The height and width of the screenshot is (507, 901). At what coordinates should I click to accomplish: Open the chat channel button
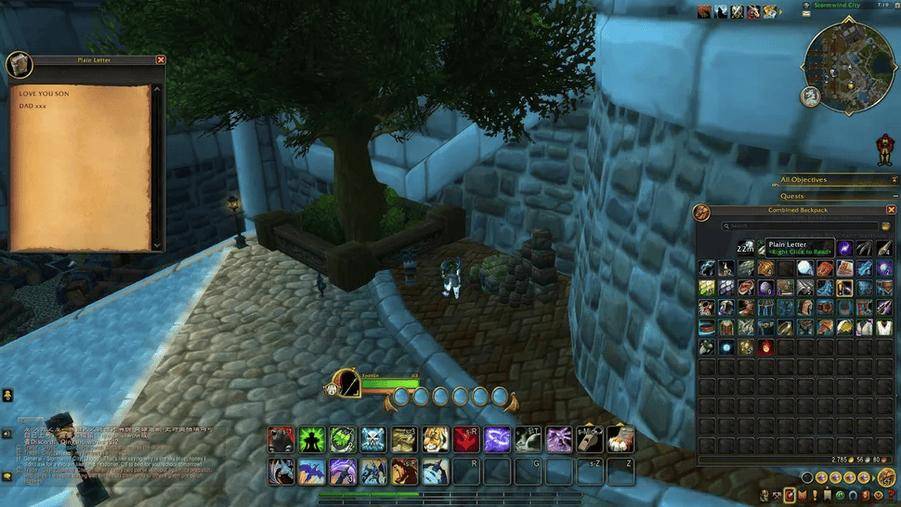click(7, 434)
